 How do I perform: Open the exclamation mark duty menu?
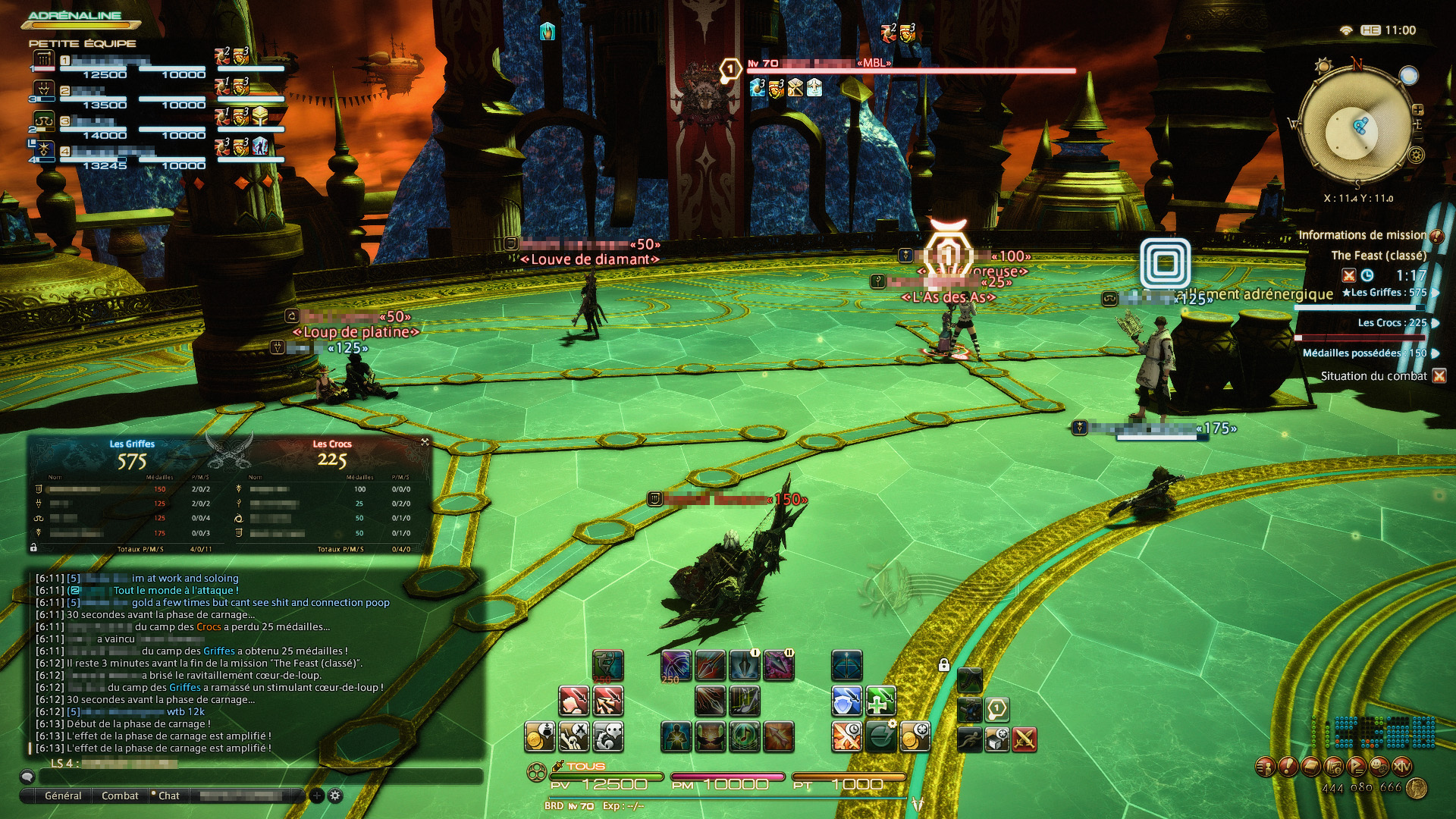pyautogui.click(x=1287, y=767)
